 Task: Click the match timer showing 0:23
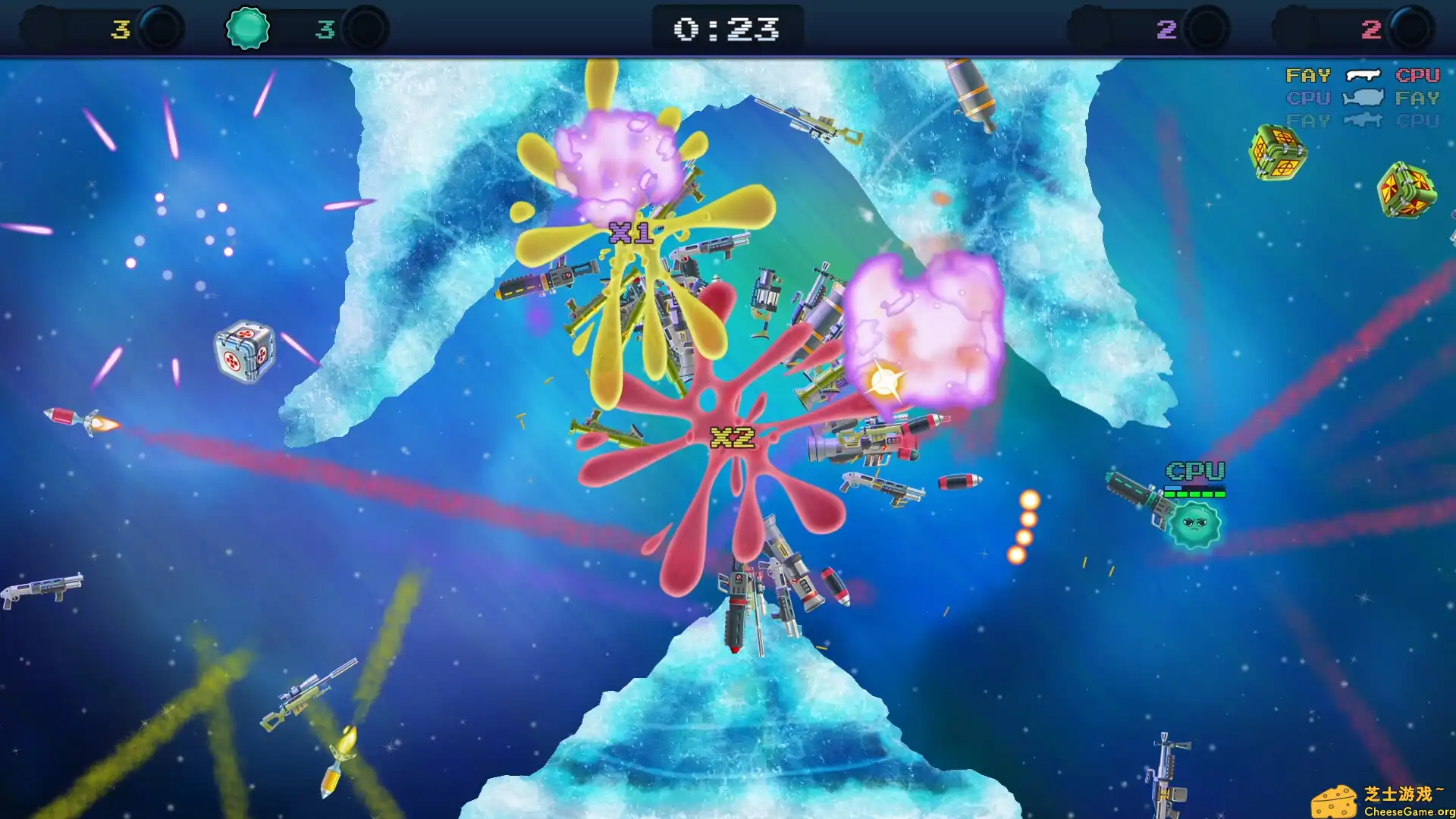728,27
